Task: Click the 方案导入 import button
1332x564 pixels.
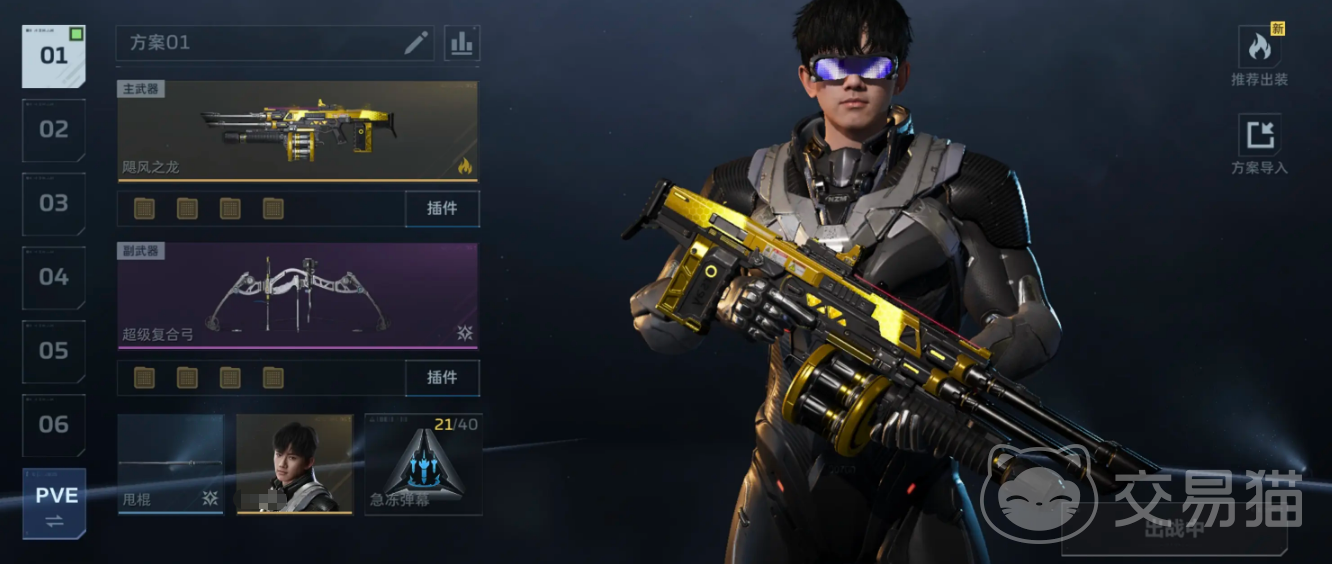Action: point(1259,144)
